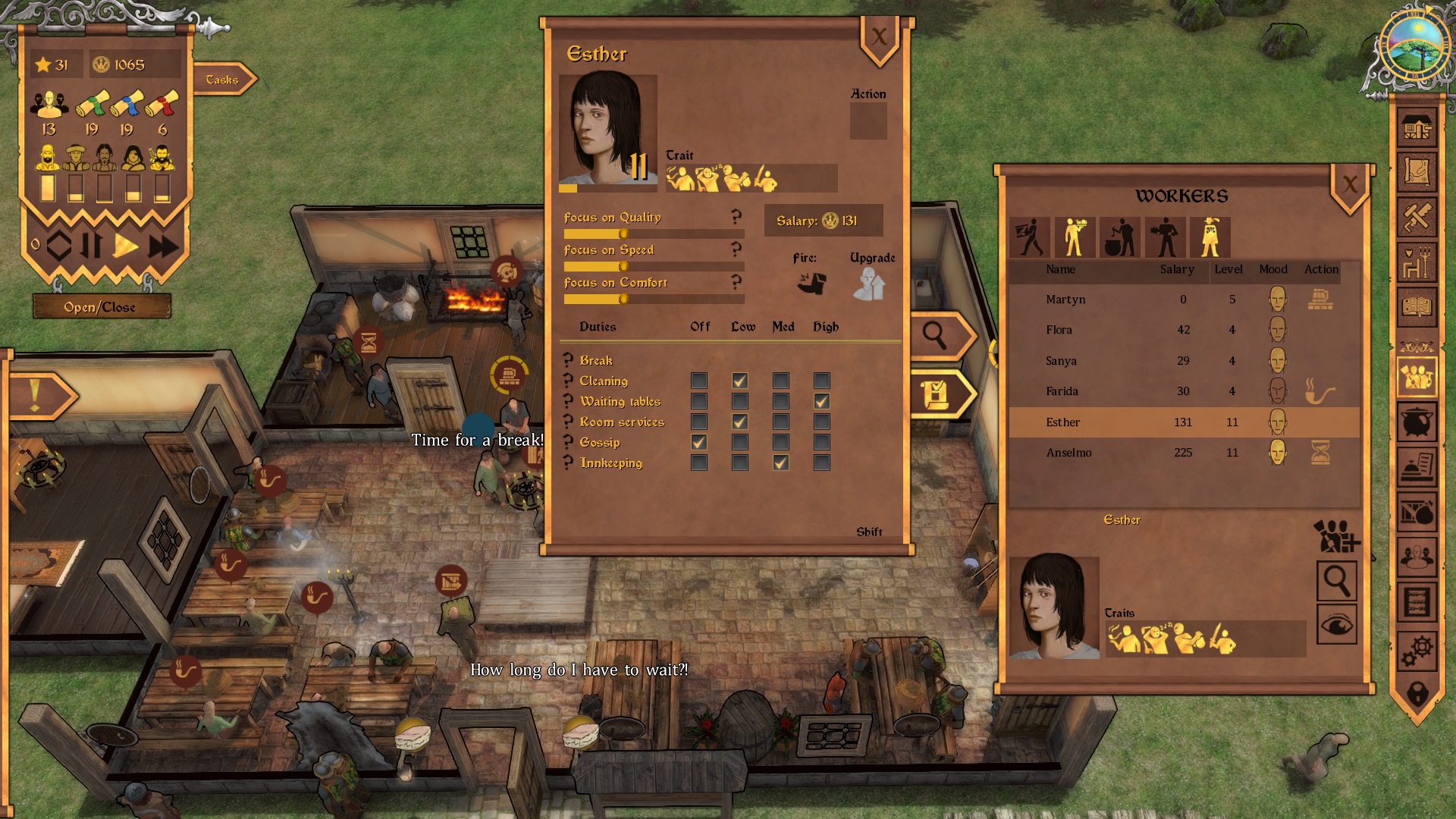Set Waiting tables duty to Med

click(x=780, y=401)
